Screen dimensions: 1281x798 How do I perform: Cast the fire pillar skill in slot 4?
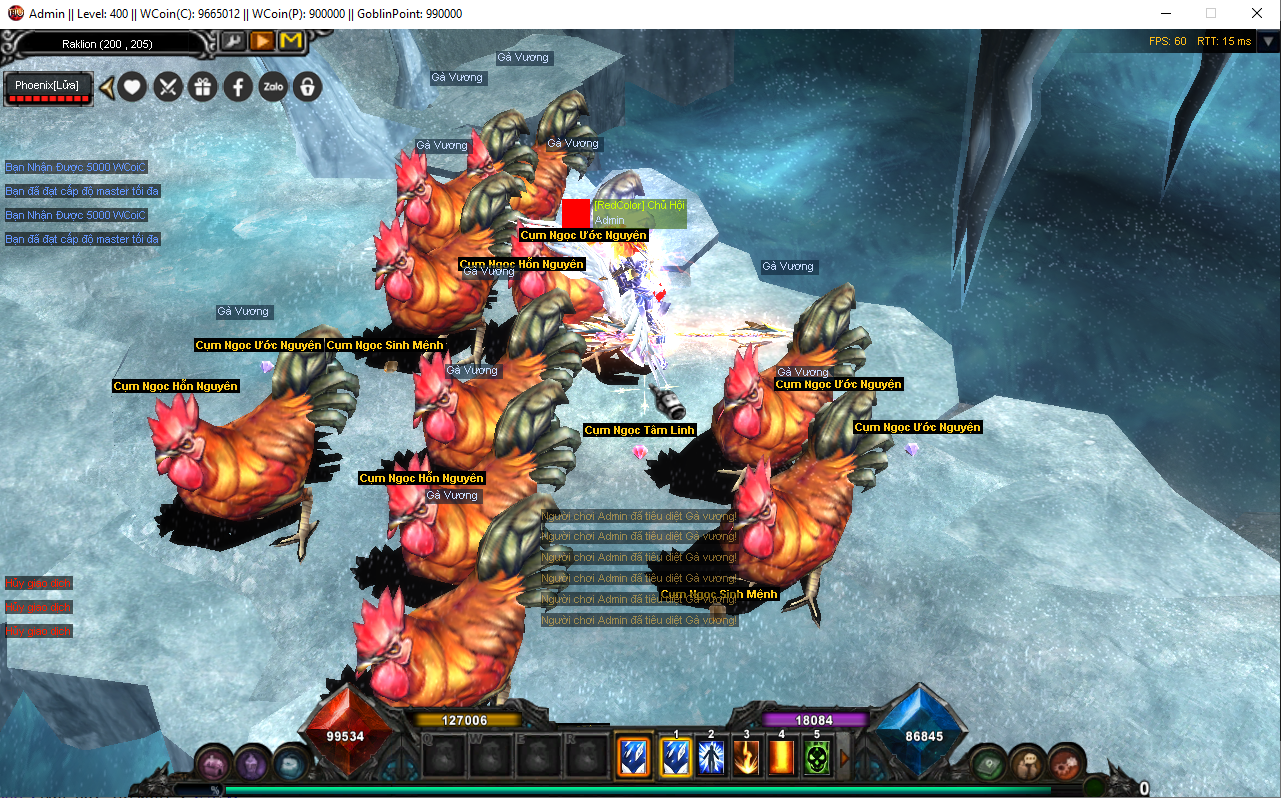point(781,758)
